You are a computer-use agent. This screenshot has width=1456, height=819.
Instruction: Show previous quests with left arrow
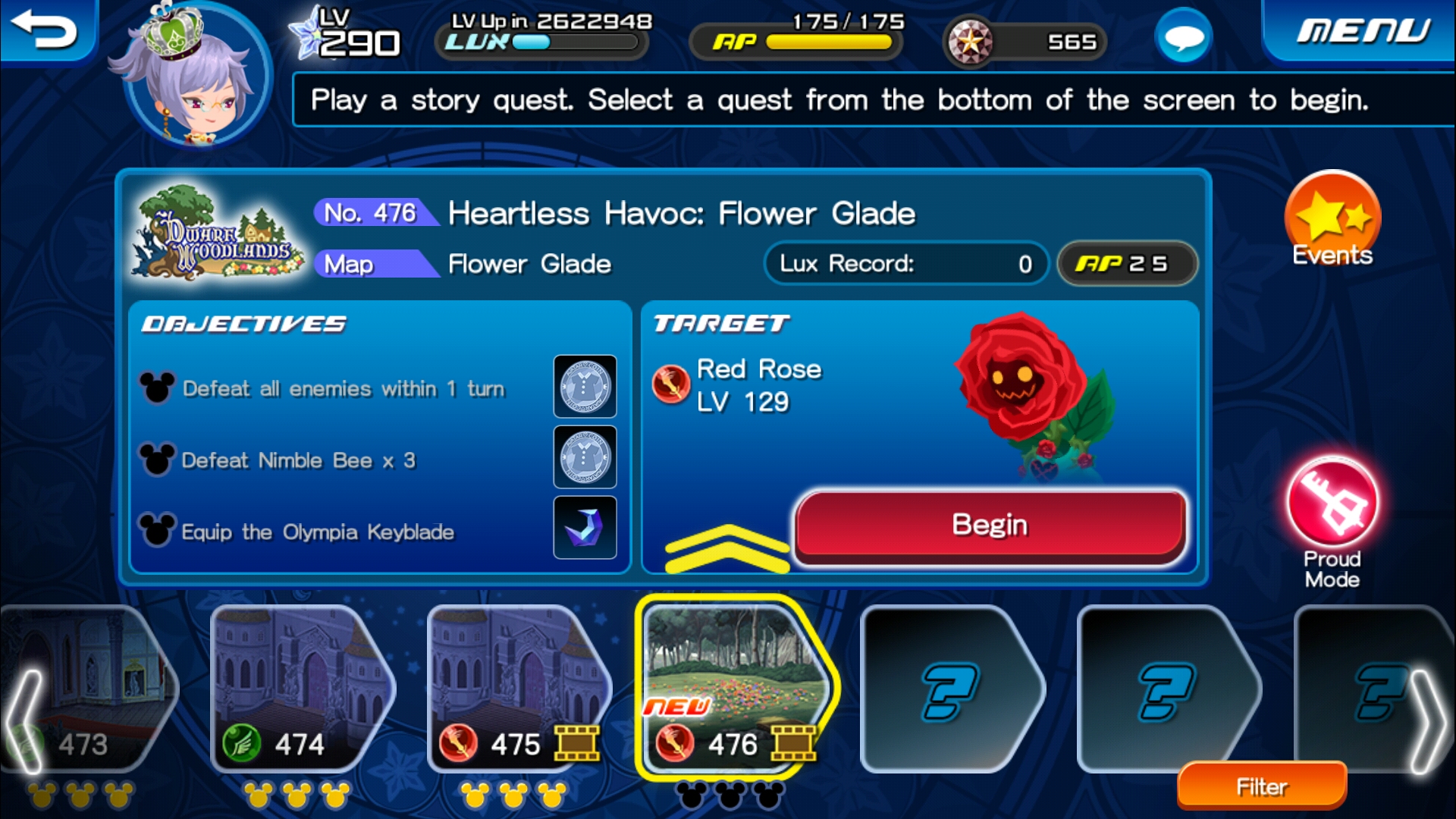24,720
